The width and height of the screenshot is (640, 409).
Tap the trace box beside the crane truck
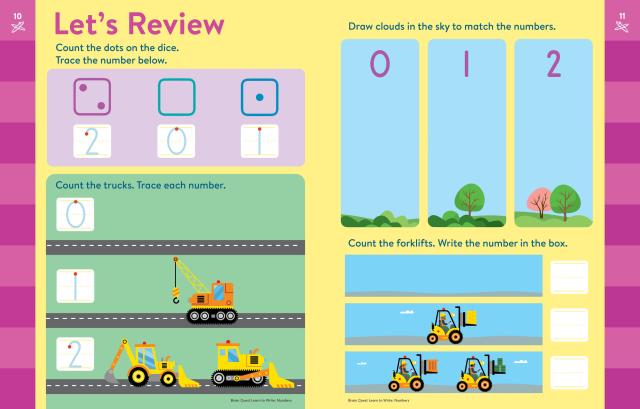click(x=73, y=287)
